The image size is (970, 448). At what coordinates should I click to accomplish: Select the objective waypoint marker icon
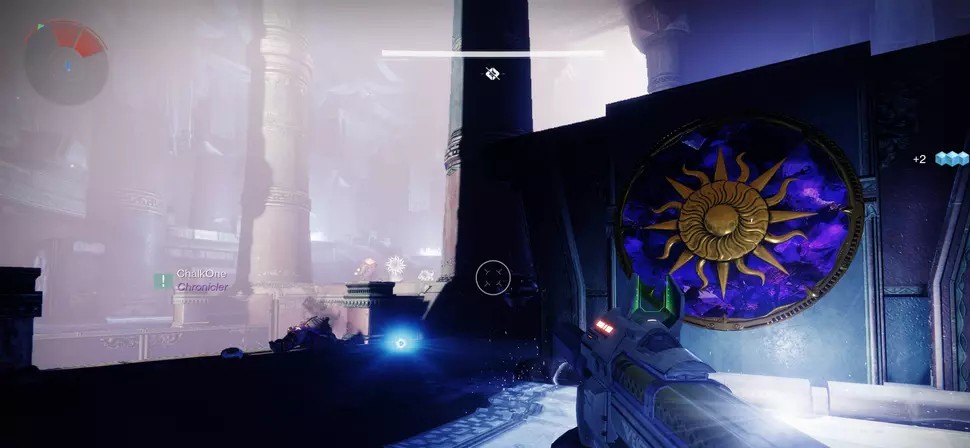492,73
